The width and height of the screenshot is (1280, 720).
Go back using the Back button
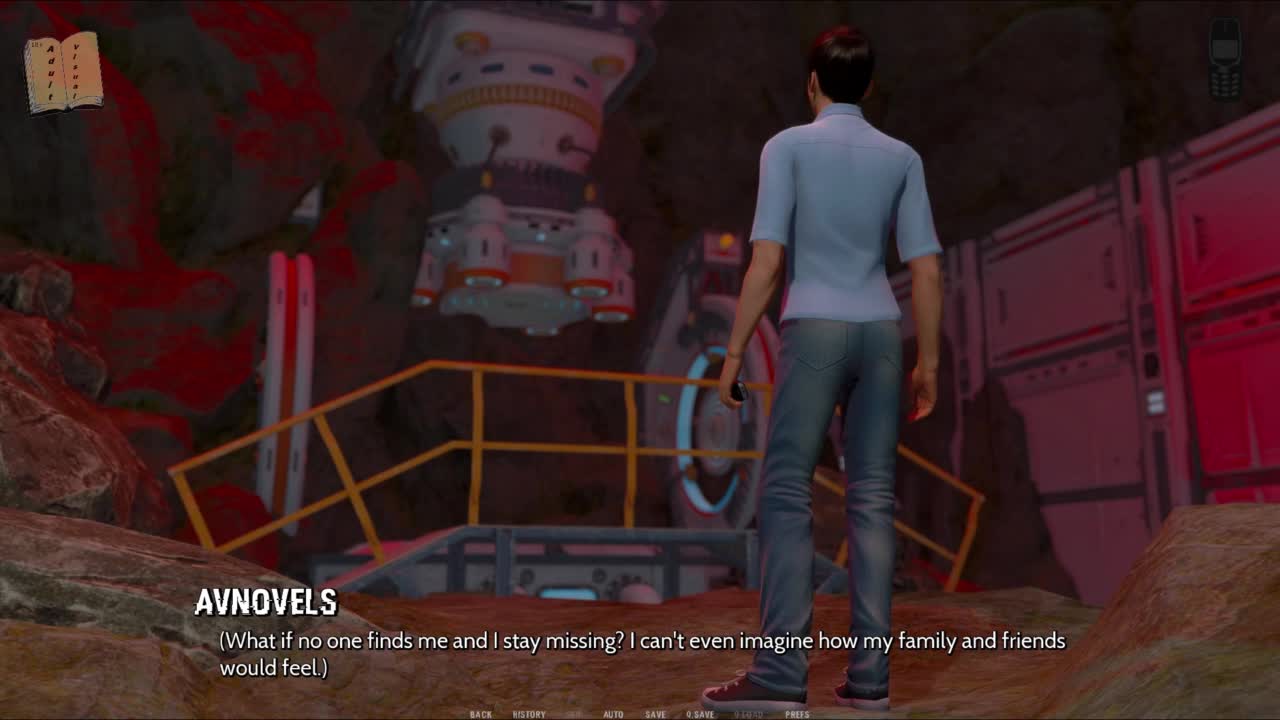pyautogui.click(x=481, y=714)
